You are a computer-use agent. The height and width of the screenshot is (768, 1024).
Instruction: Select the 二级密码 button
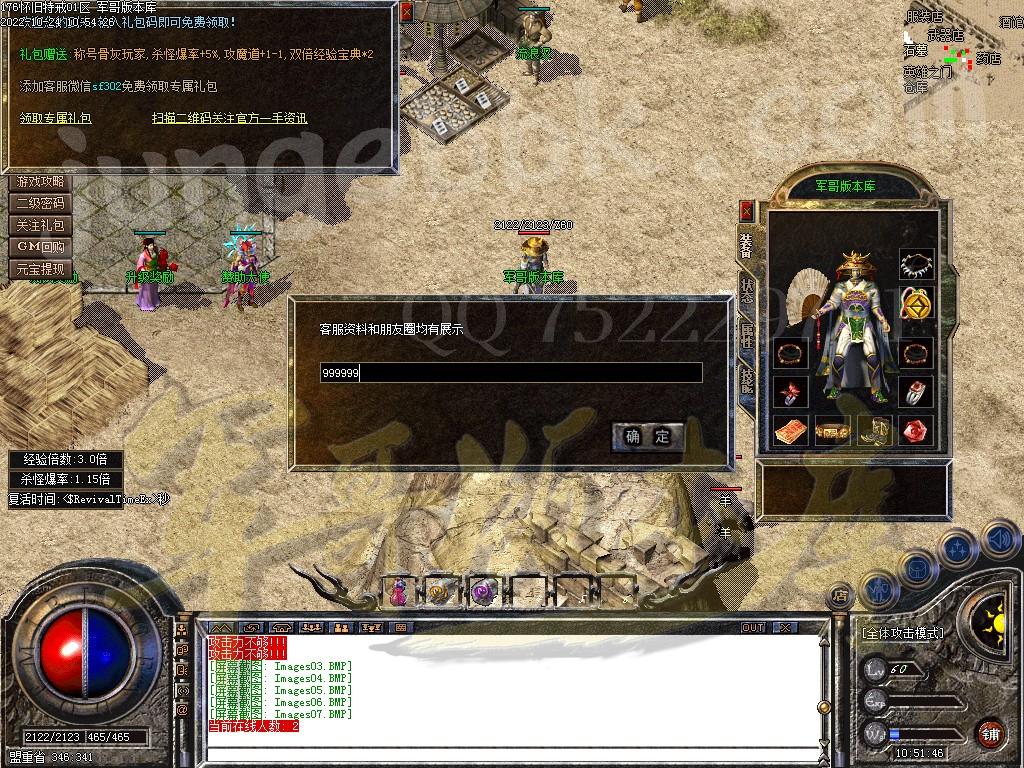coord(40,204)
